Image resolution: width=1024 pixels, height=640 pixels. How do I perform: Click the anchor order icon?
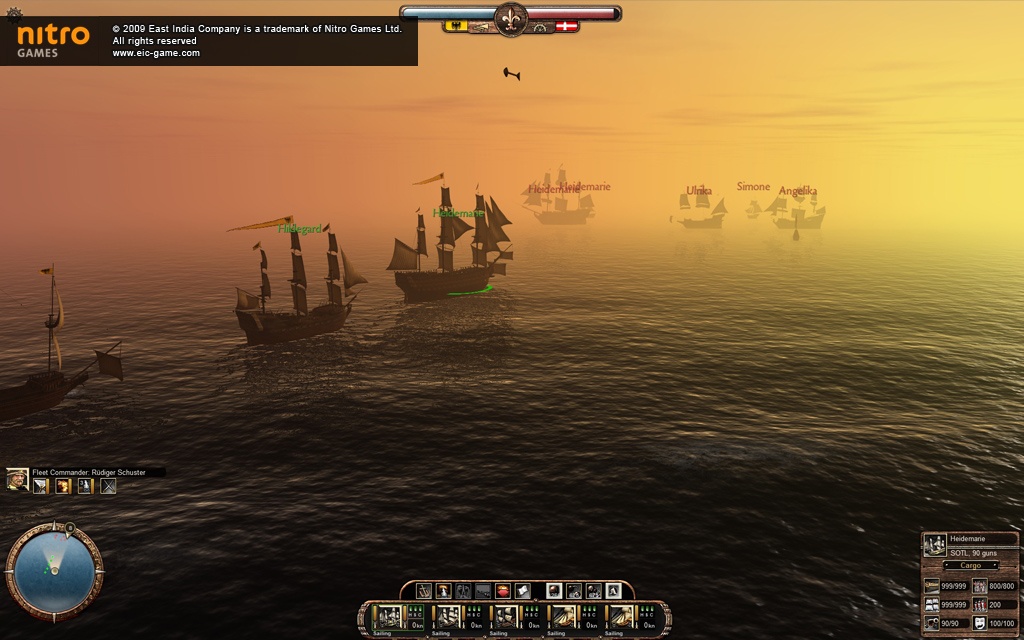[x=424, y=591]
